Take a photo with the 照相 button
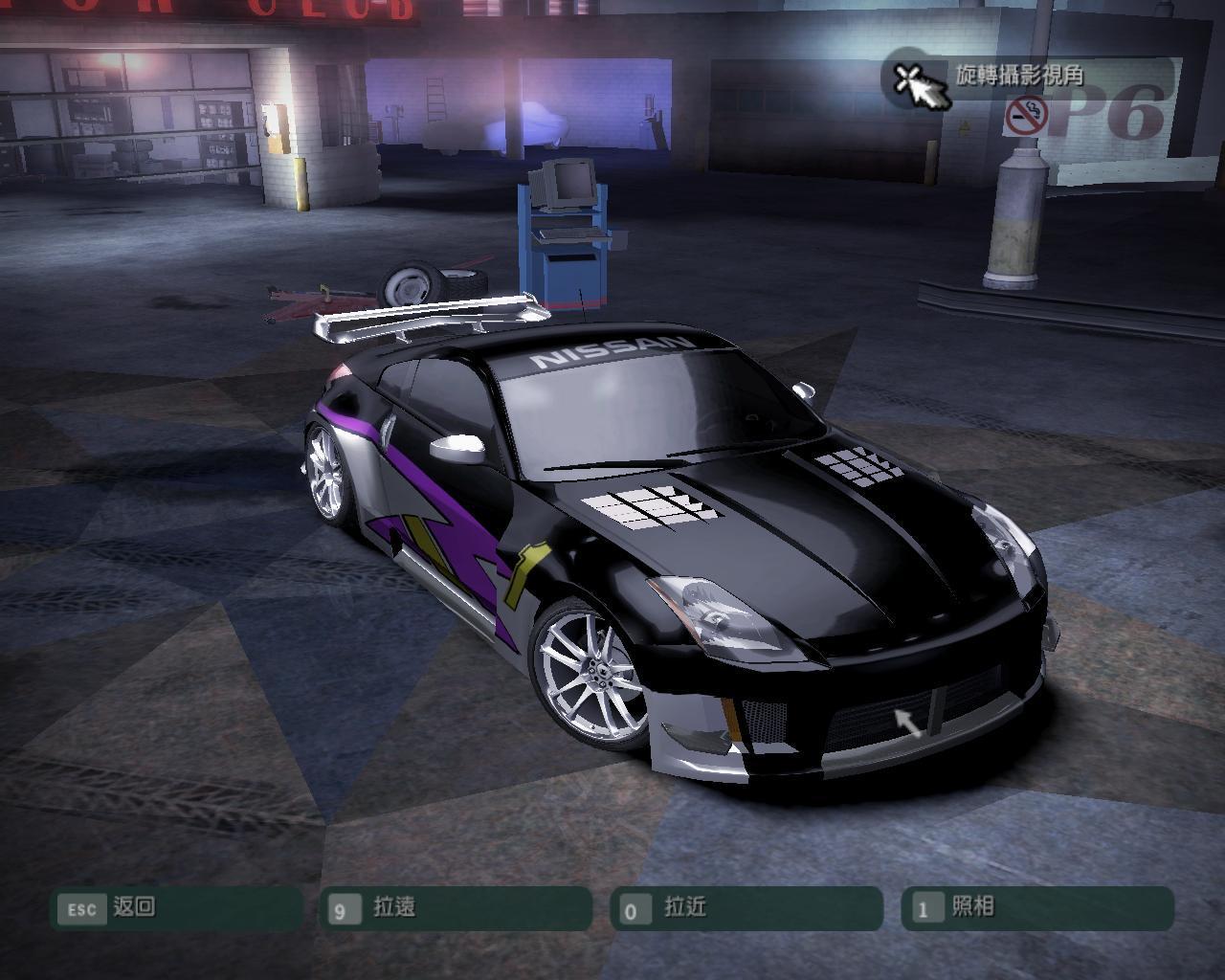Screen dimensions: 1225x980 click(1036, 907)
